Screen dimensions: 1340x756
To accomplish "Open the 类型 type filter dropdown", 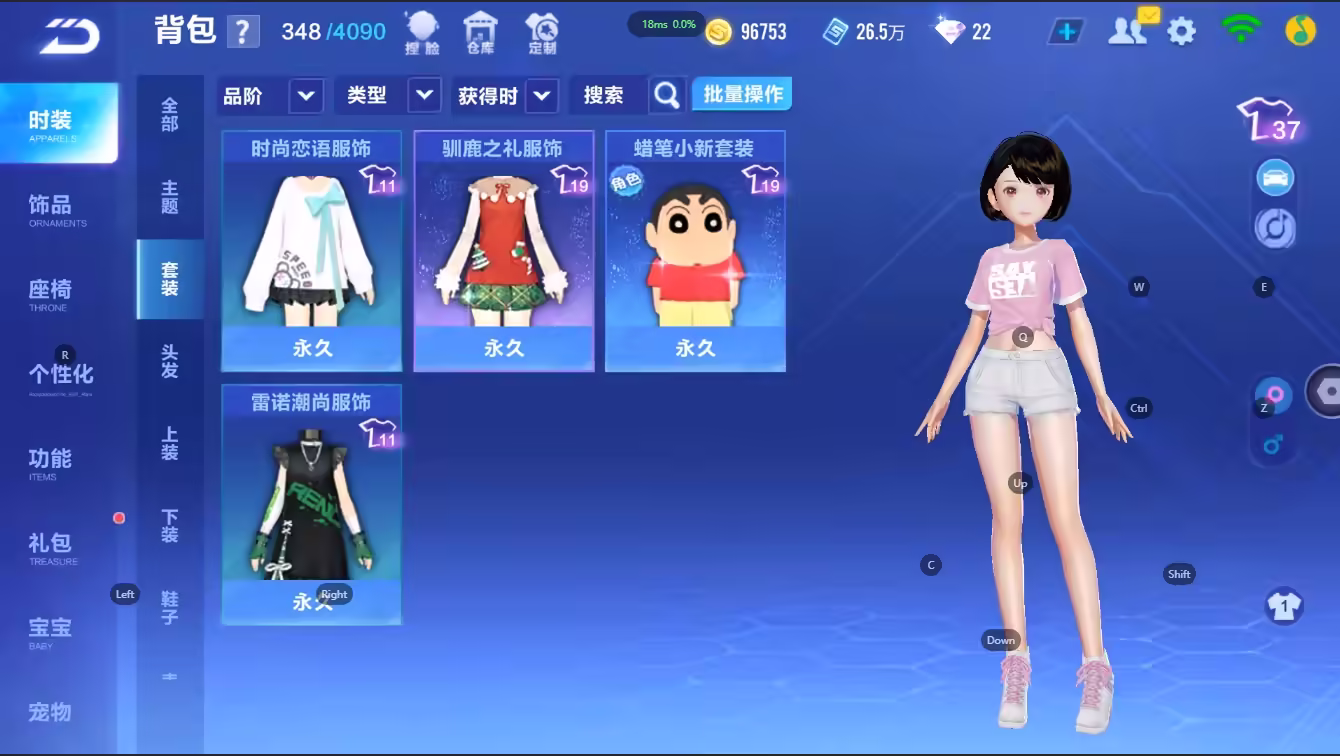I will [x=392, y=96].
